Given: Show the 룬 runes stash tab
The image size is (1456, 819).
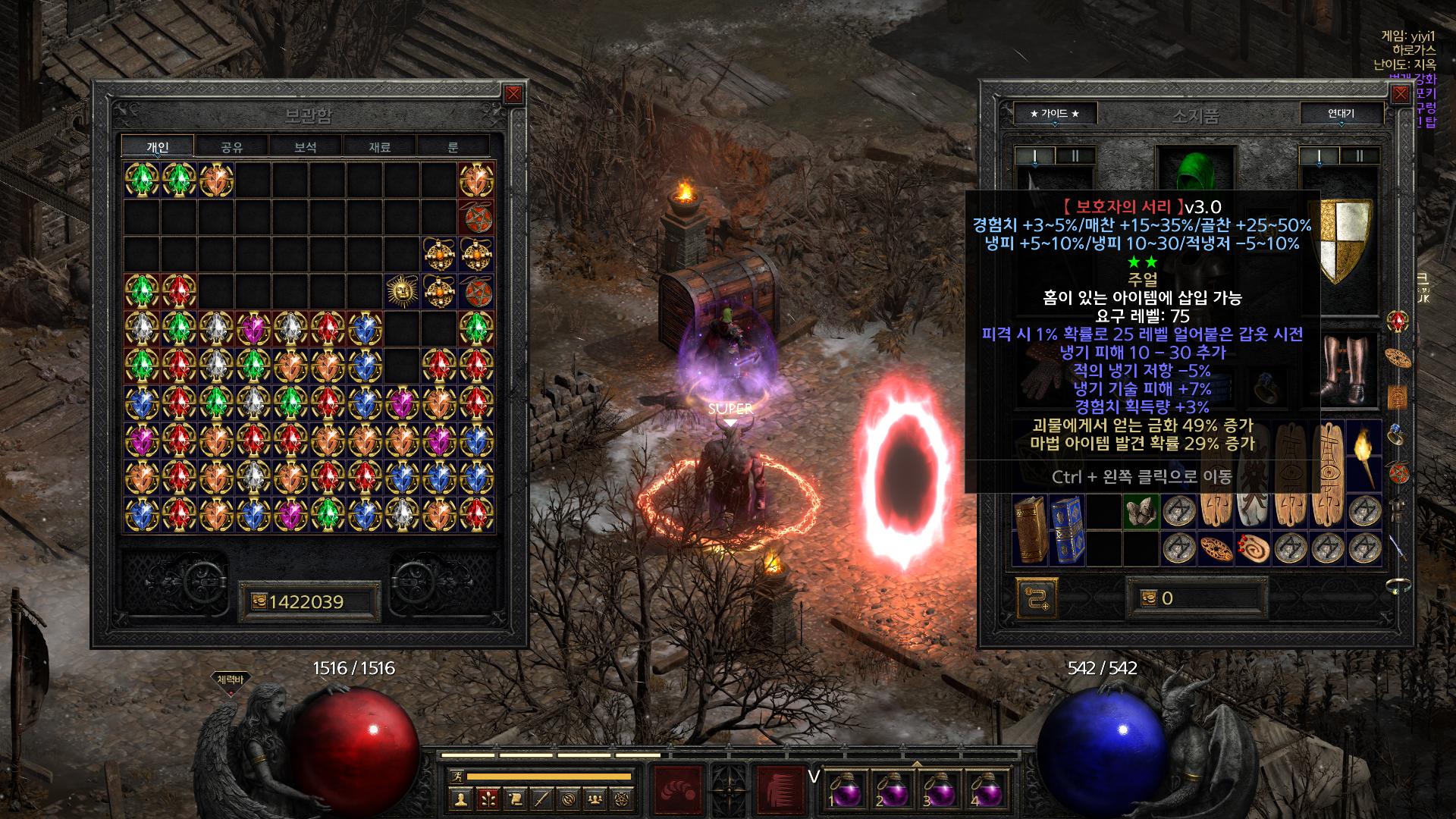Looking at the screenshot, I should click(453, 147).
